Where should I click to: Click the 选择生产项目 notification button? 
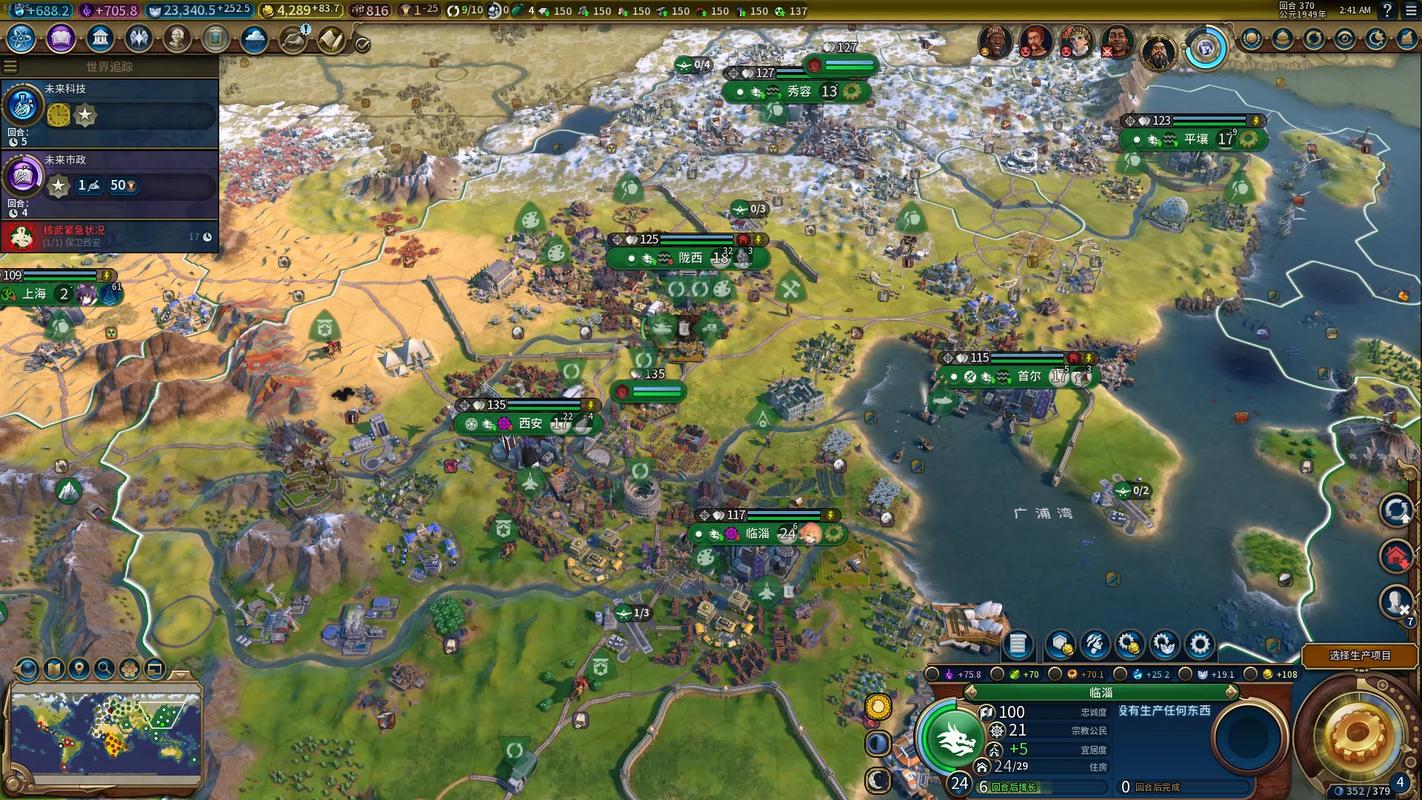pos(1360,656)
